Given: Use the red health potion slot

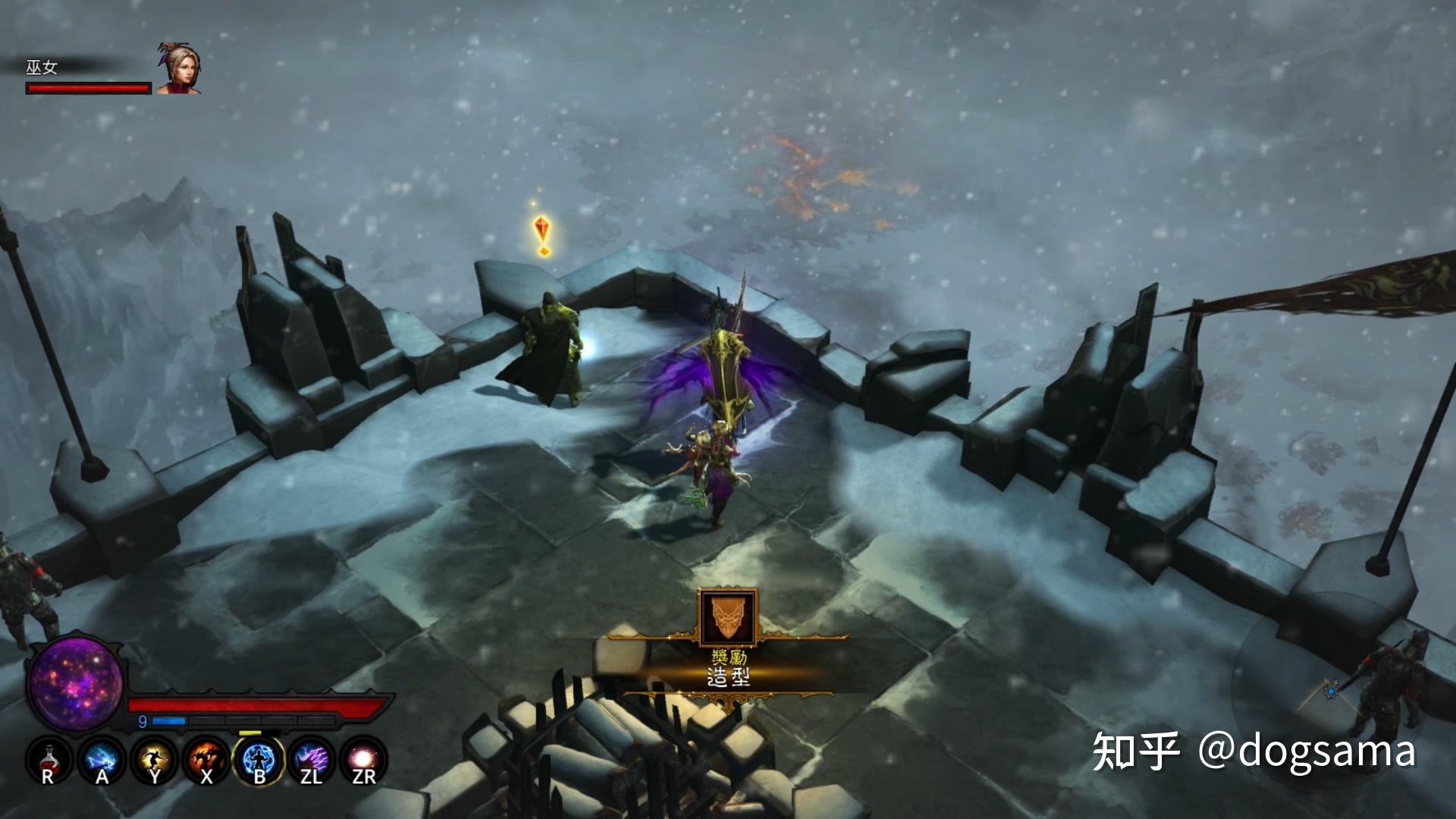Looking at the screenshot, I should 48,760.
